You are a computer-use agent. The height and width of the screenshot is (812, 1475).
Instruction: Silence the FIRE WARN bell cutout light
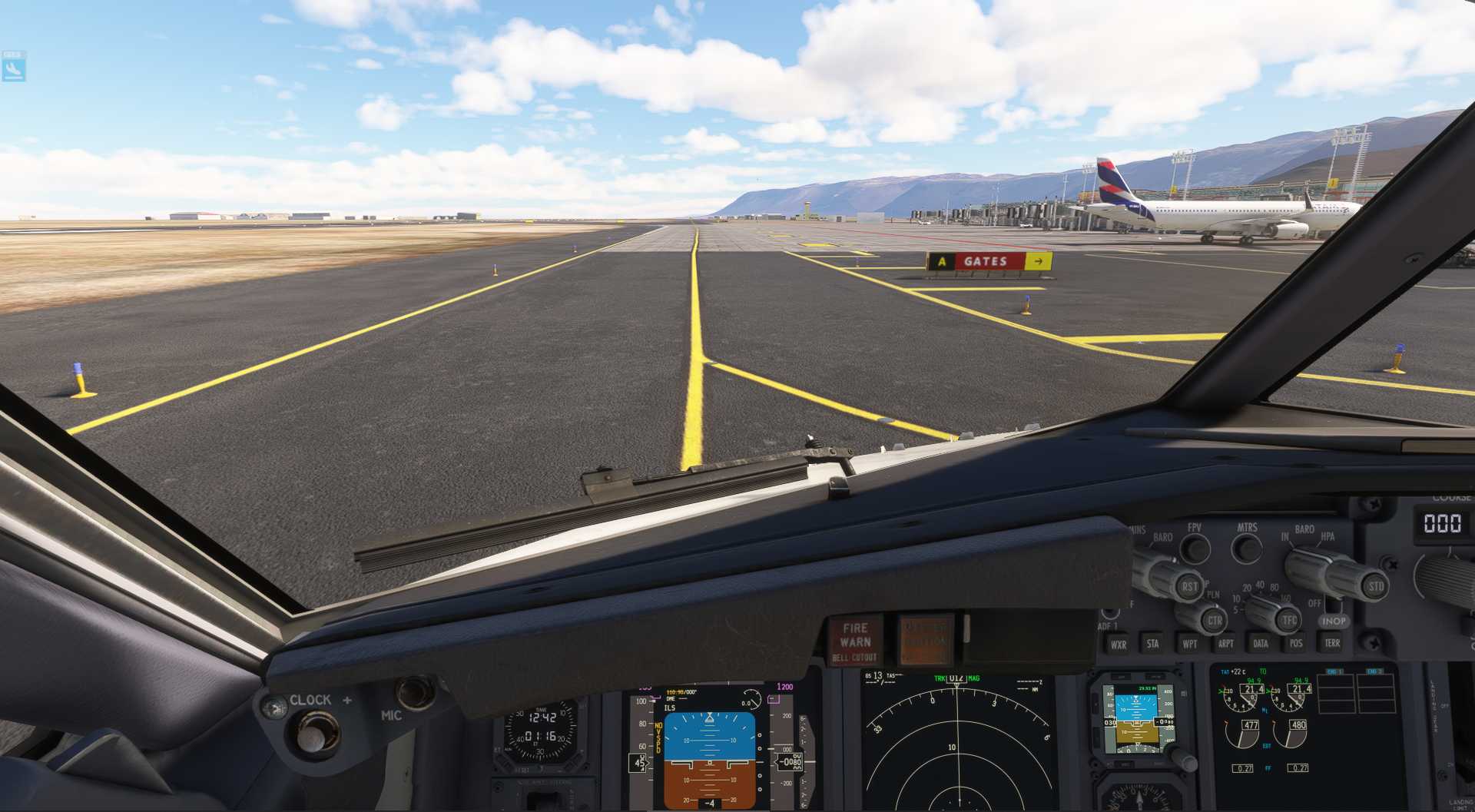pos(854,641)
